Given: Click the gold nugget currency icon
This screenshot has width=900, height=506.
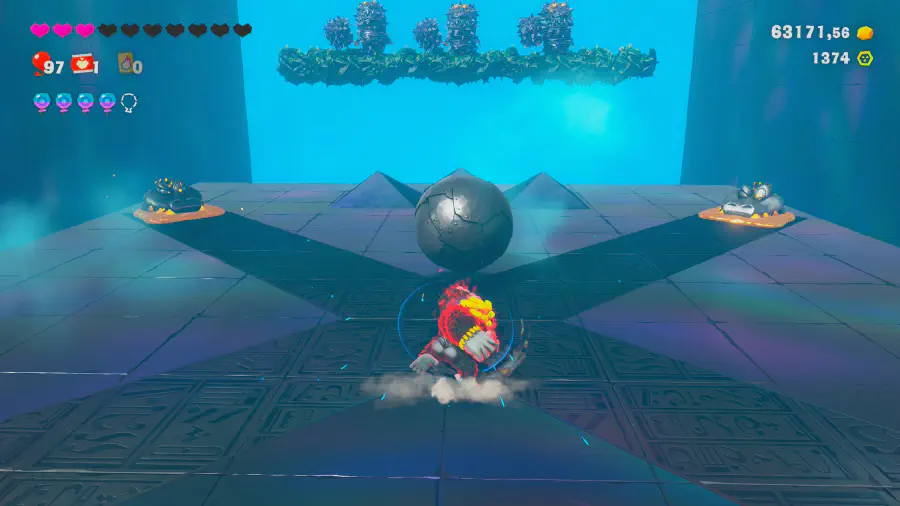Looking at the screenshot, I should coord(865,32).
